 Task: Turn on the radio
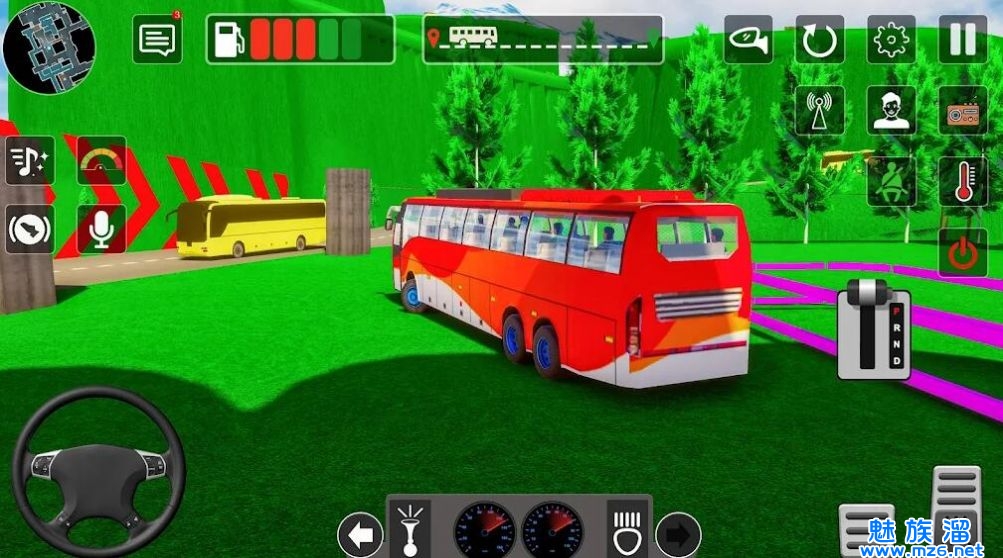point(962,110)
